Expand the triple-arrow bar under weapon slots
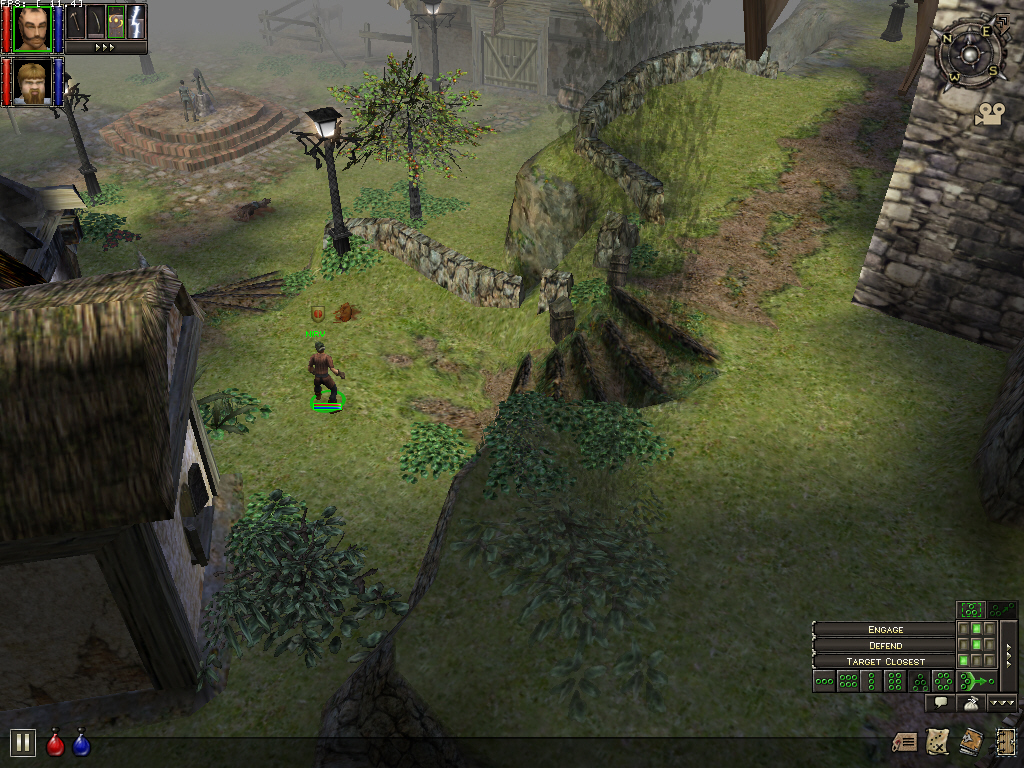The width and height of the screenshot is (1024, 768). 105,47
